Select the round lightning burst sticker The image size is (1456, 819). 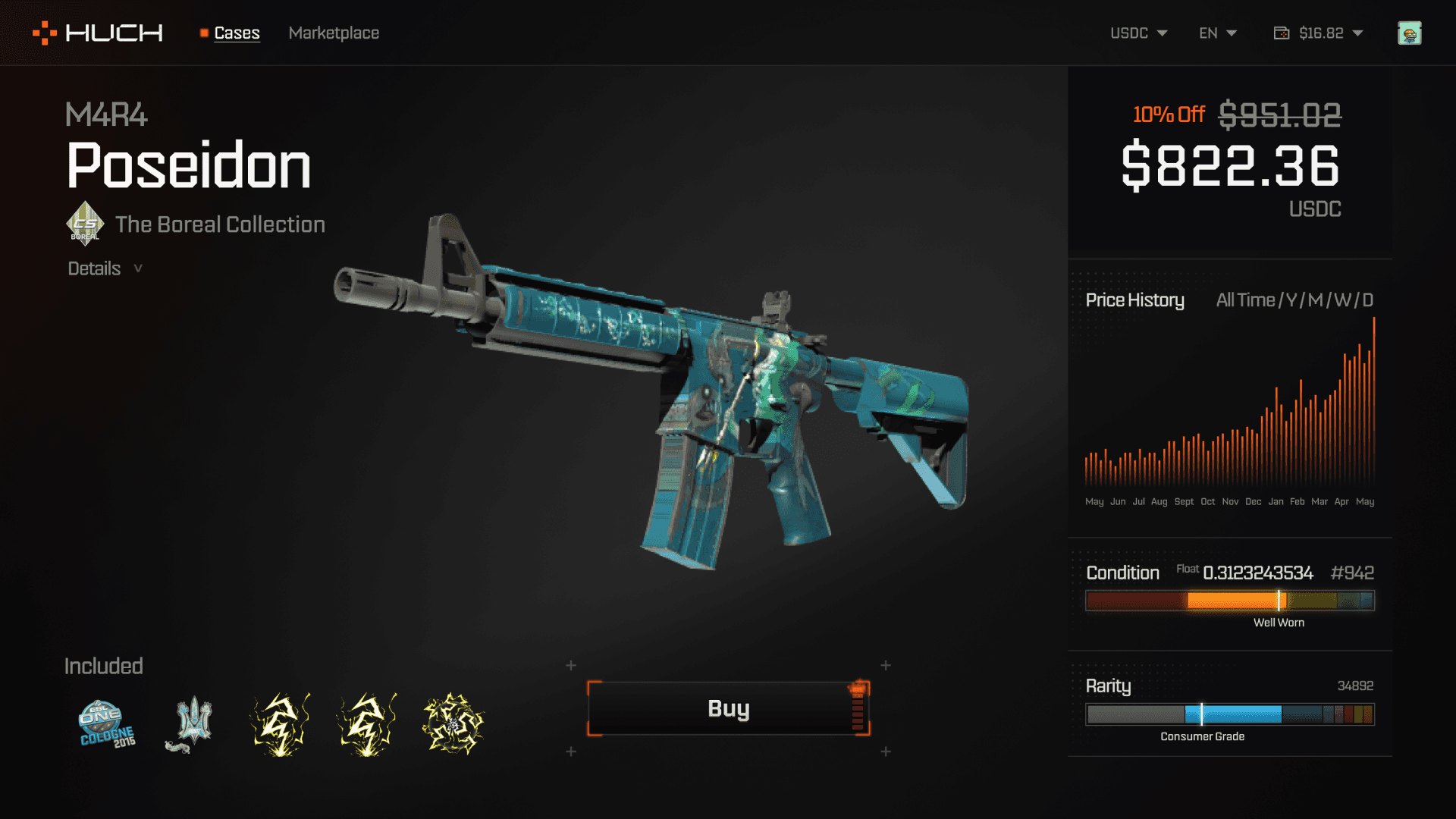coord(453,723)
